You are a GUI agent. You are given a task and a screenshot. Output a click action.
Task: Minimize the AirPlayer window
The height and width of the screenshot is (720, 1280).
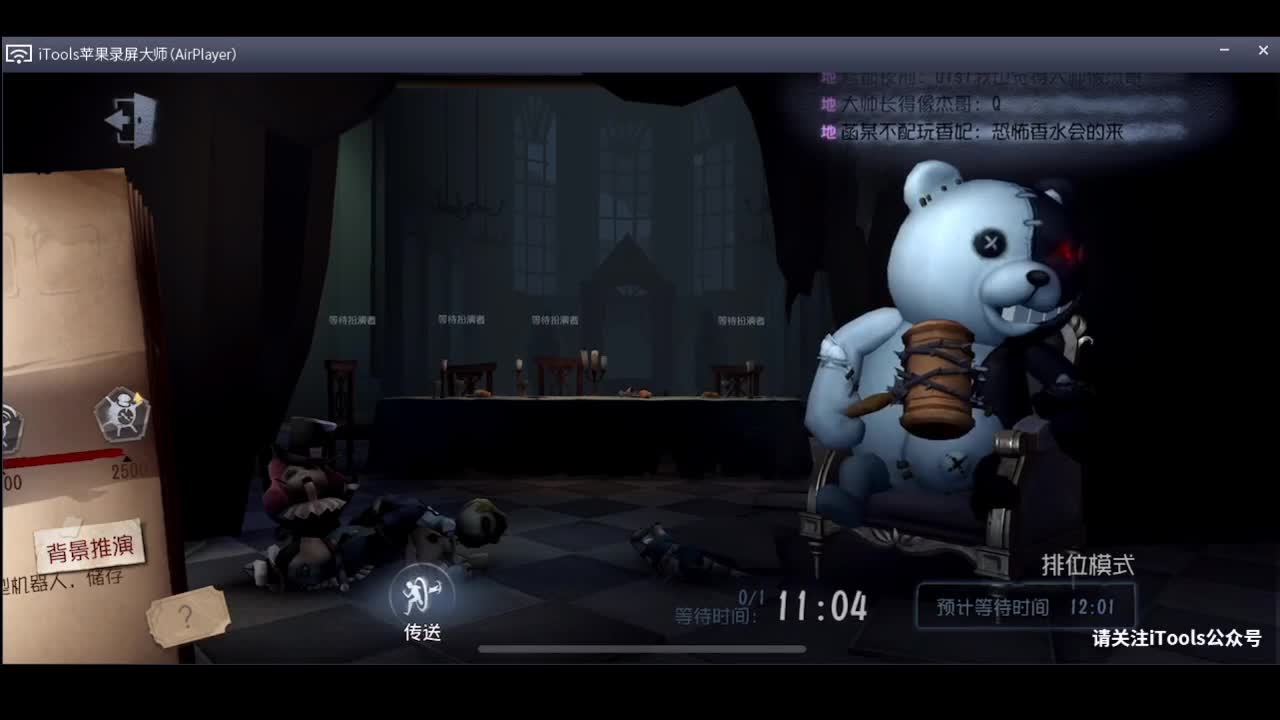pyautogui.click(x=1224, y=50)
